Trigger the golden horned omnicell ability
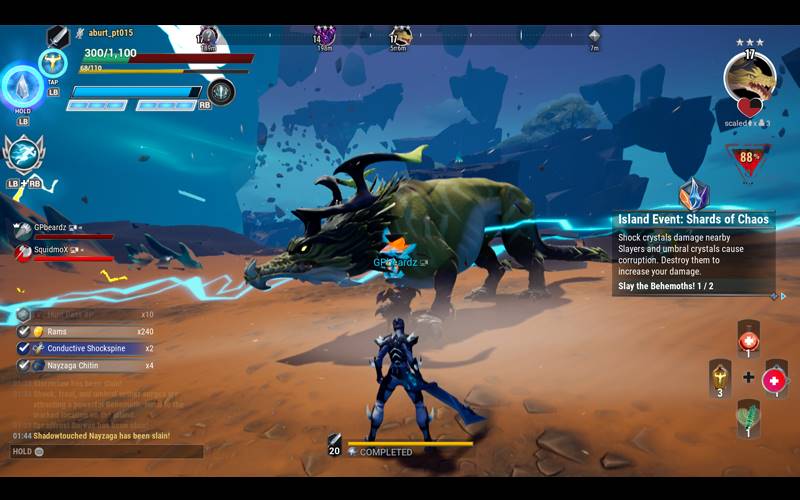The width and height of the screenshot is (800, 500). (52, 62)
